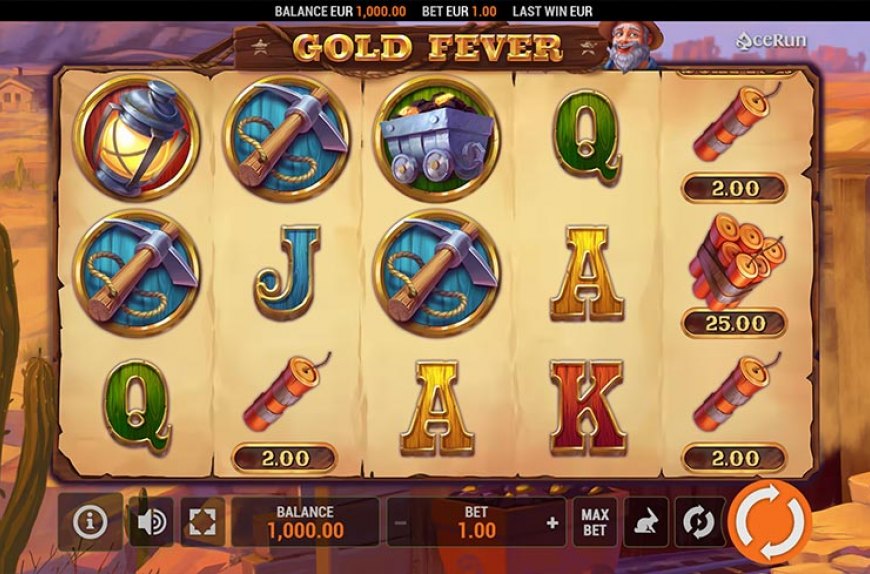Enter fullscreen mode
This screenshot has height=574, width=870.
click(201, 521)
